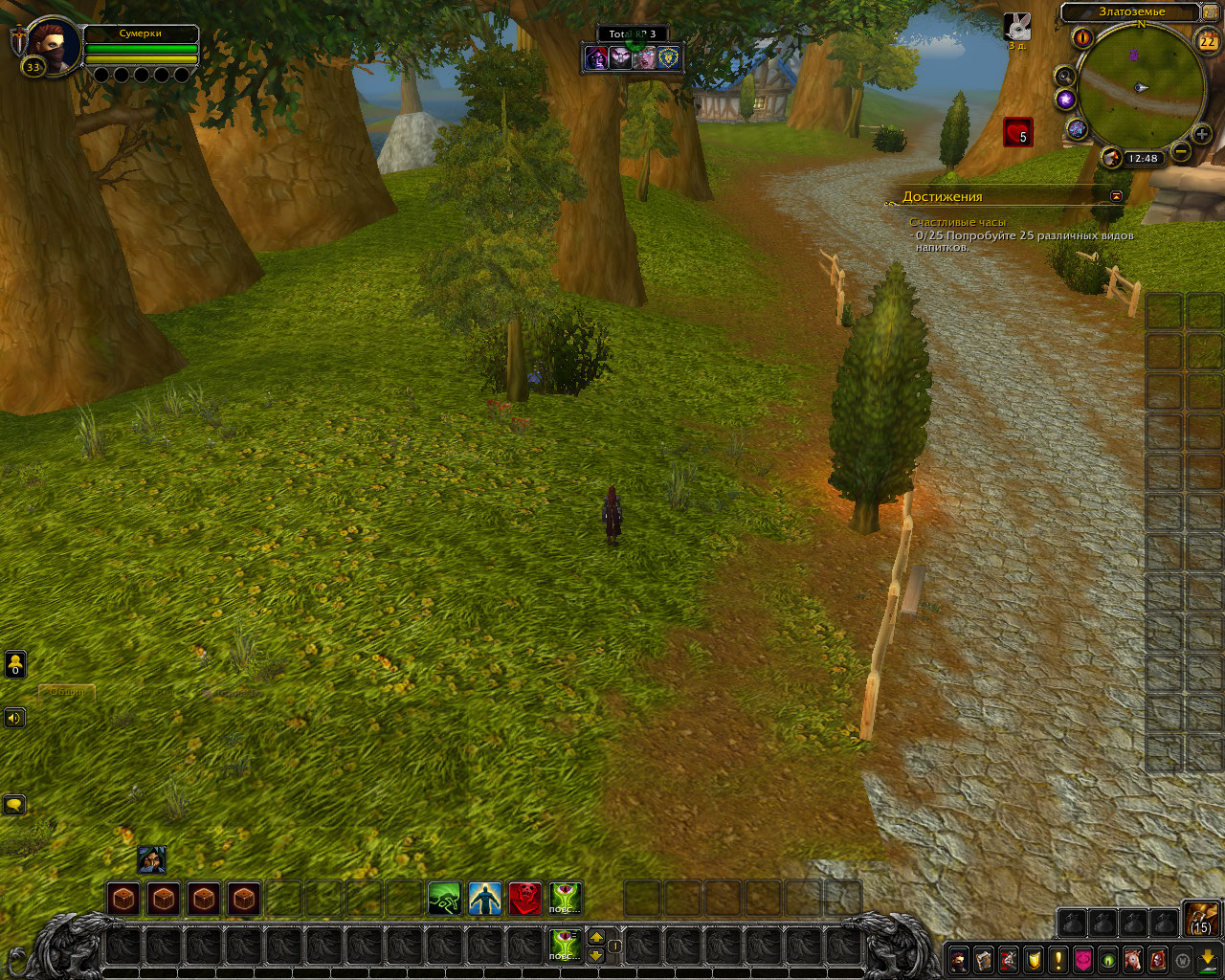Click the player portrait of Сумерки

point(54,45)
